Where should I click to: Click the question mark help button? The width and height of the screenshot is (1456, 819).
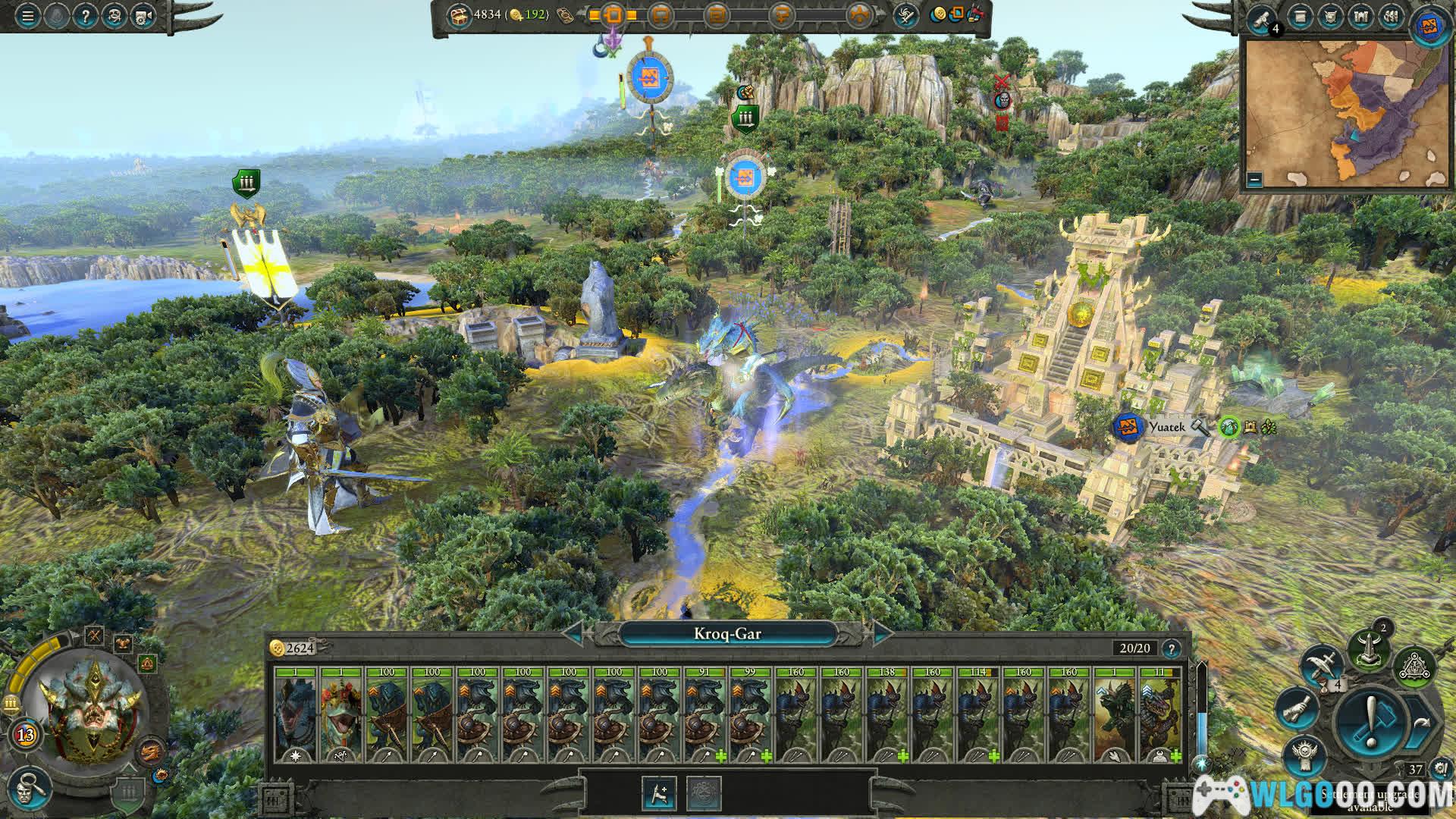(x=85, y=17)
